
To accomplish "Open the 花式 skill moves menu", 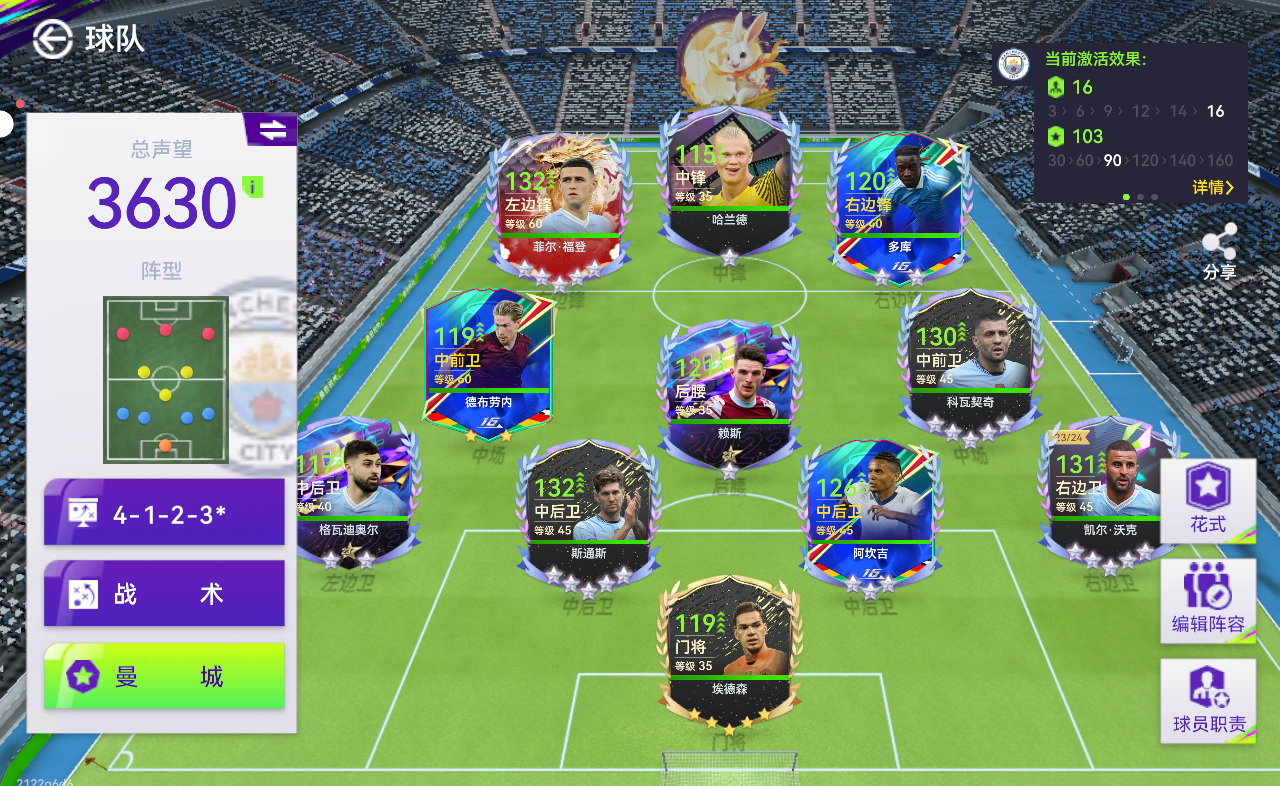I will 1207,500.
